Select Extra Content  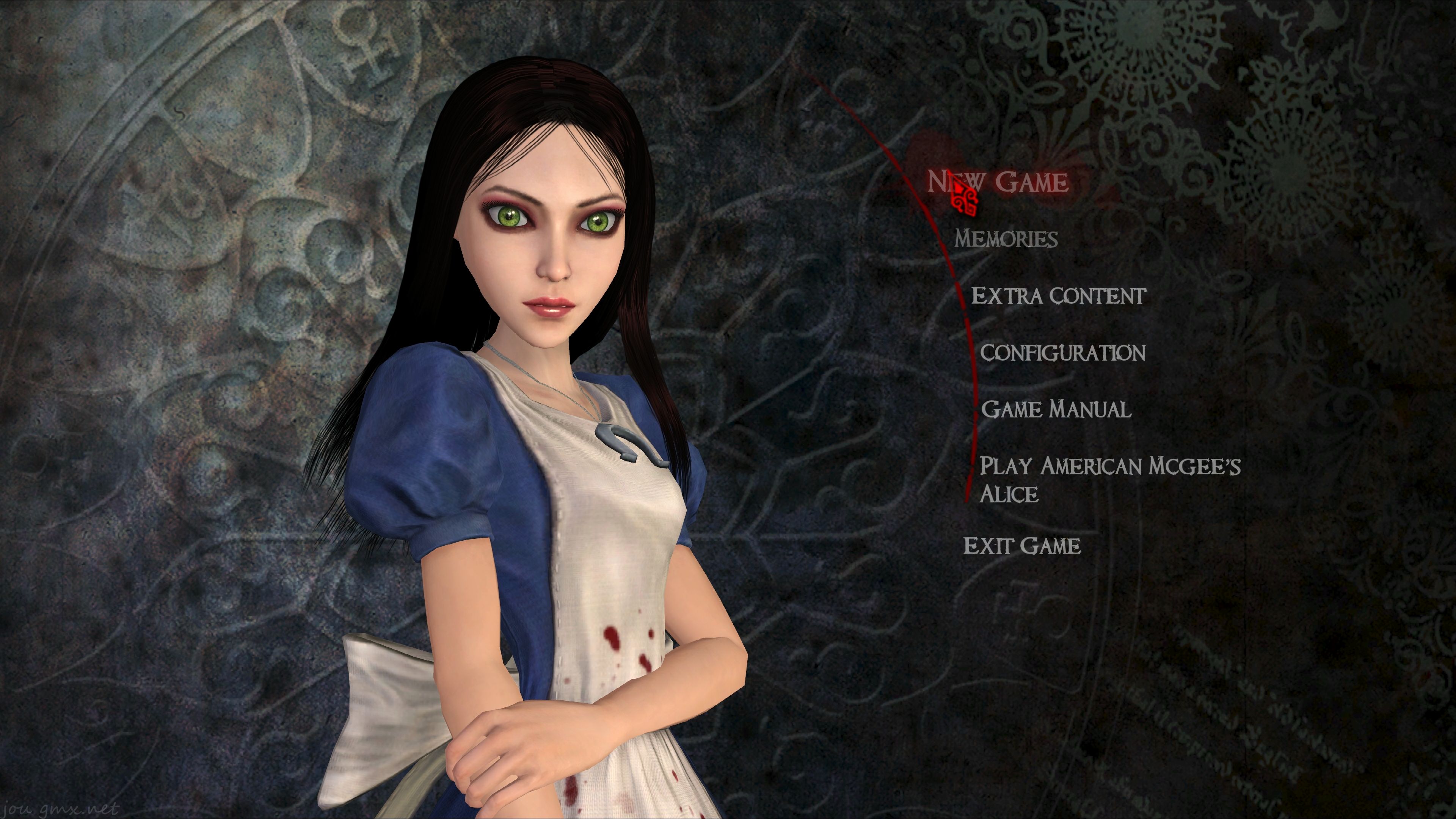pos(1058,296)
